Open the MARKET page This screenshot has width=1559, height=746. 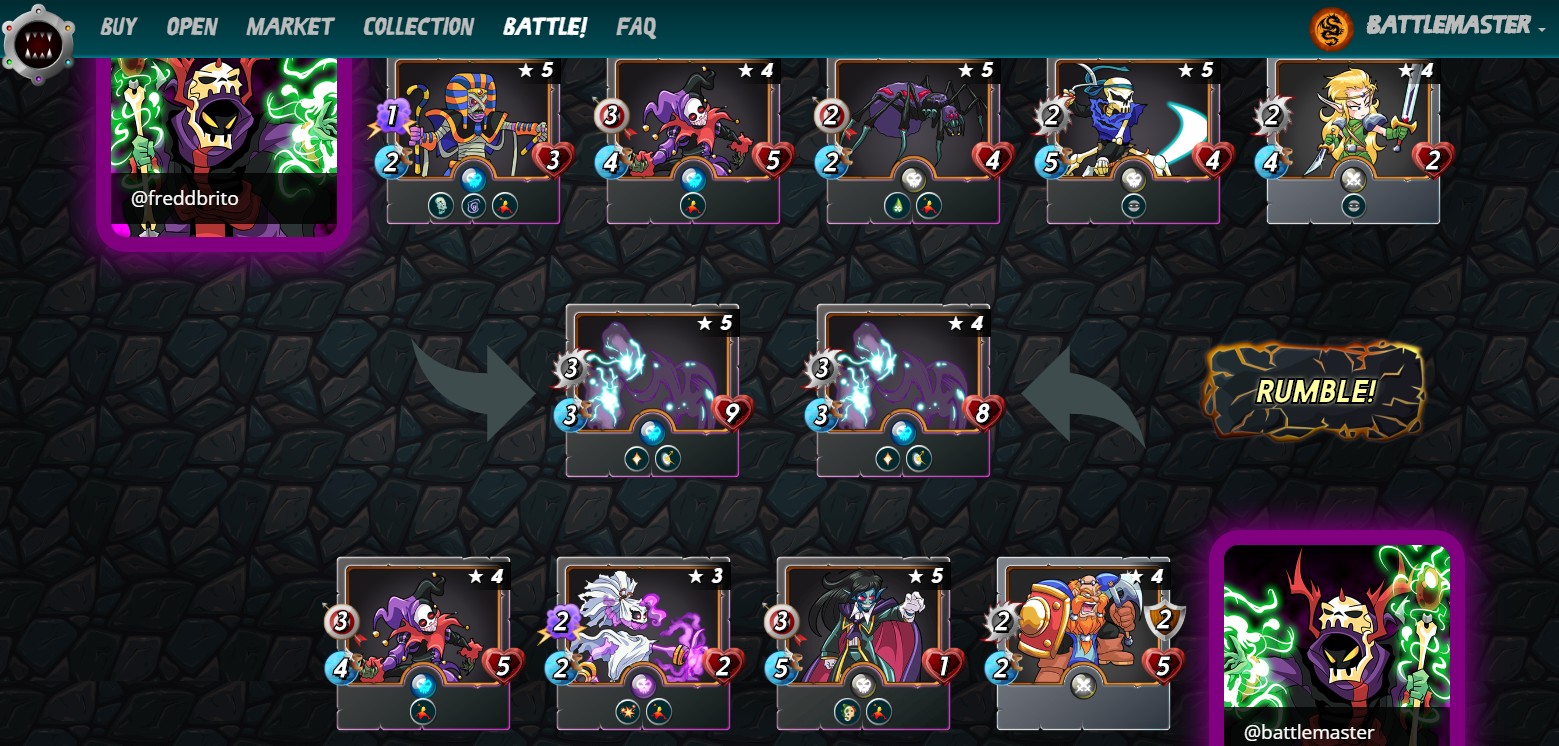(x=290, y=27)
